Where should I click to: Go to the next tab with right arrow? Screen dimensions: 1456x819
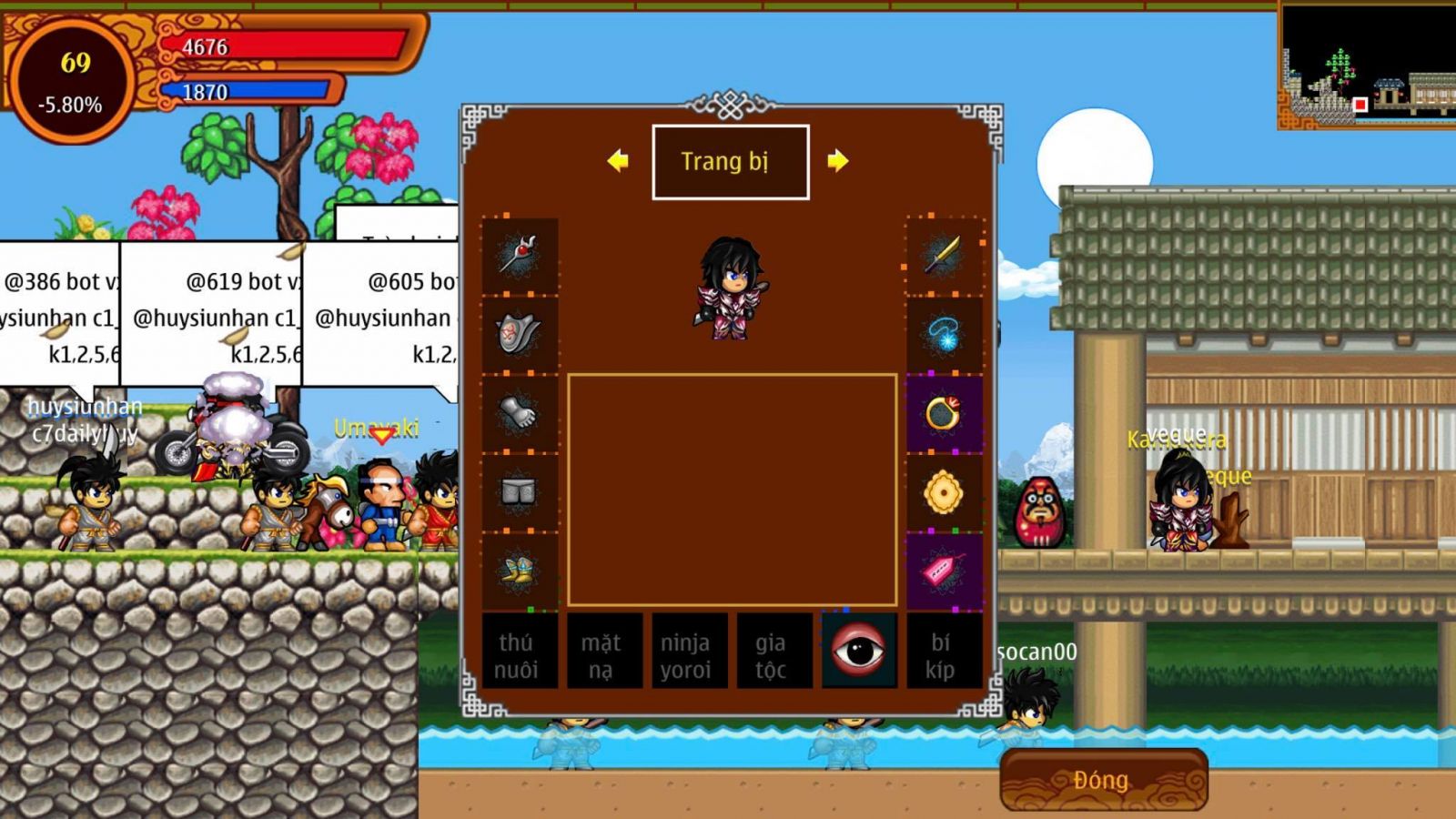coord(837,161)
